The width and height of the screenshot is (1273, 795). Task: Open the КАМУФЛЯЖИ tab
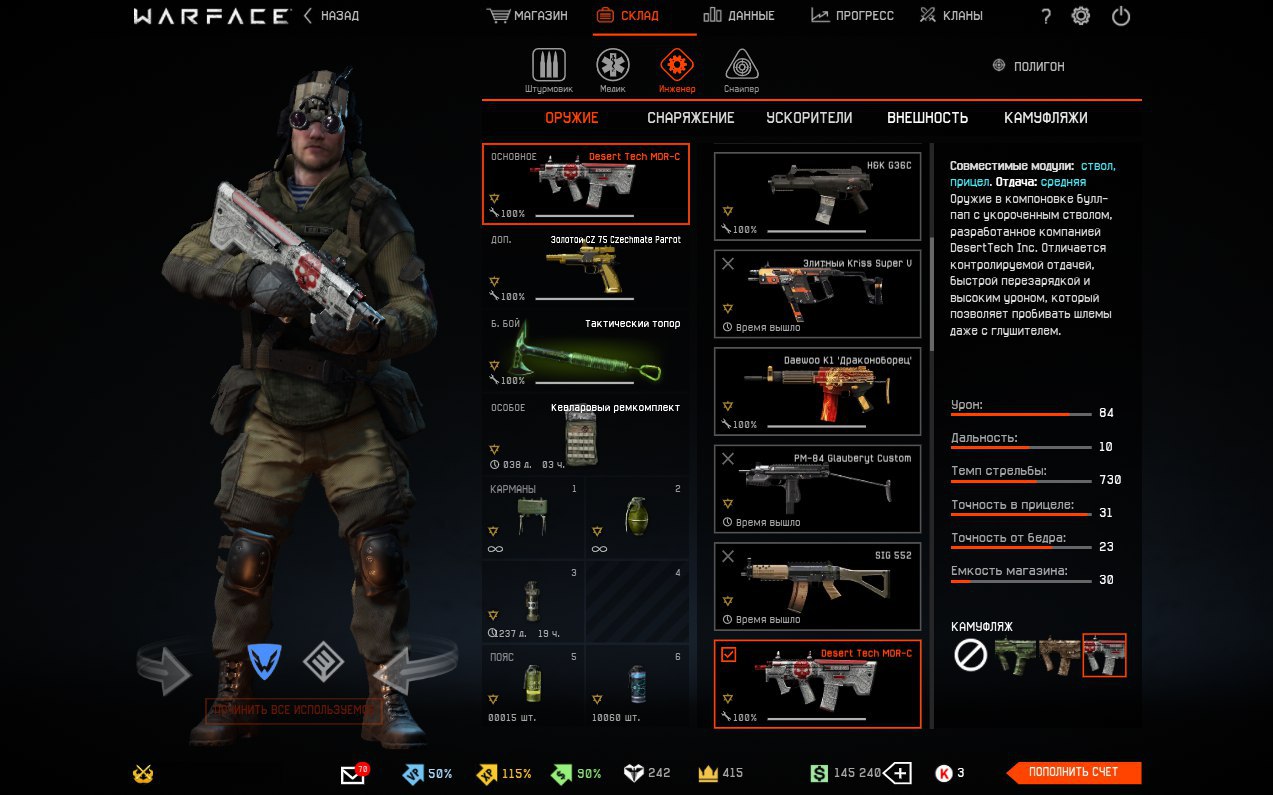point(1045,118)
